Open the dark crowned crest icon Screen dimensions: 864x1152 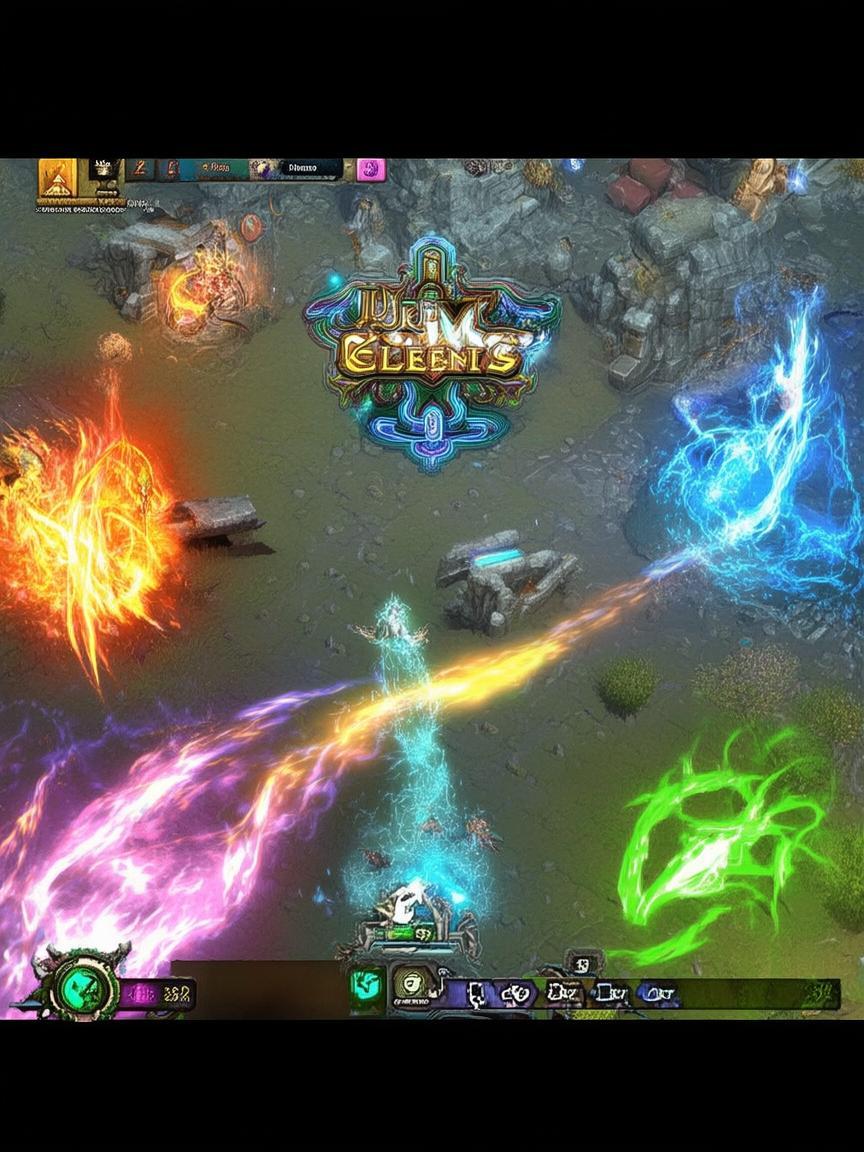103,169
